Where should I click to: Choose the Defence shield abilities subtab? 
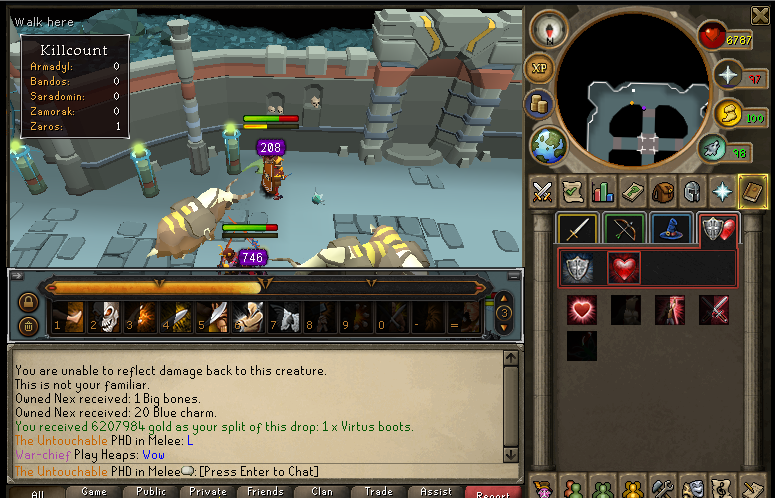point(578,268)
